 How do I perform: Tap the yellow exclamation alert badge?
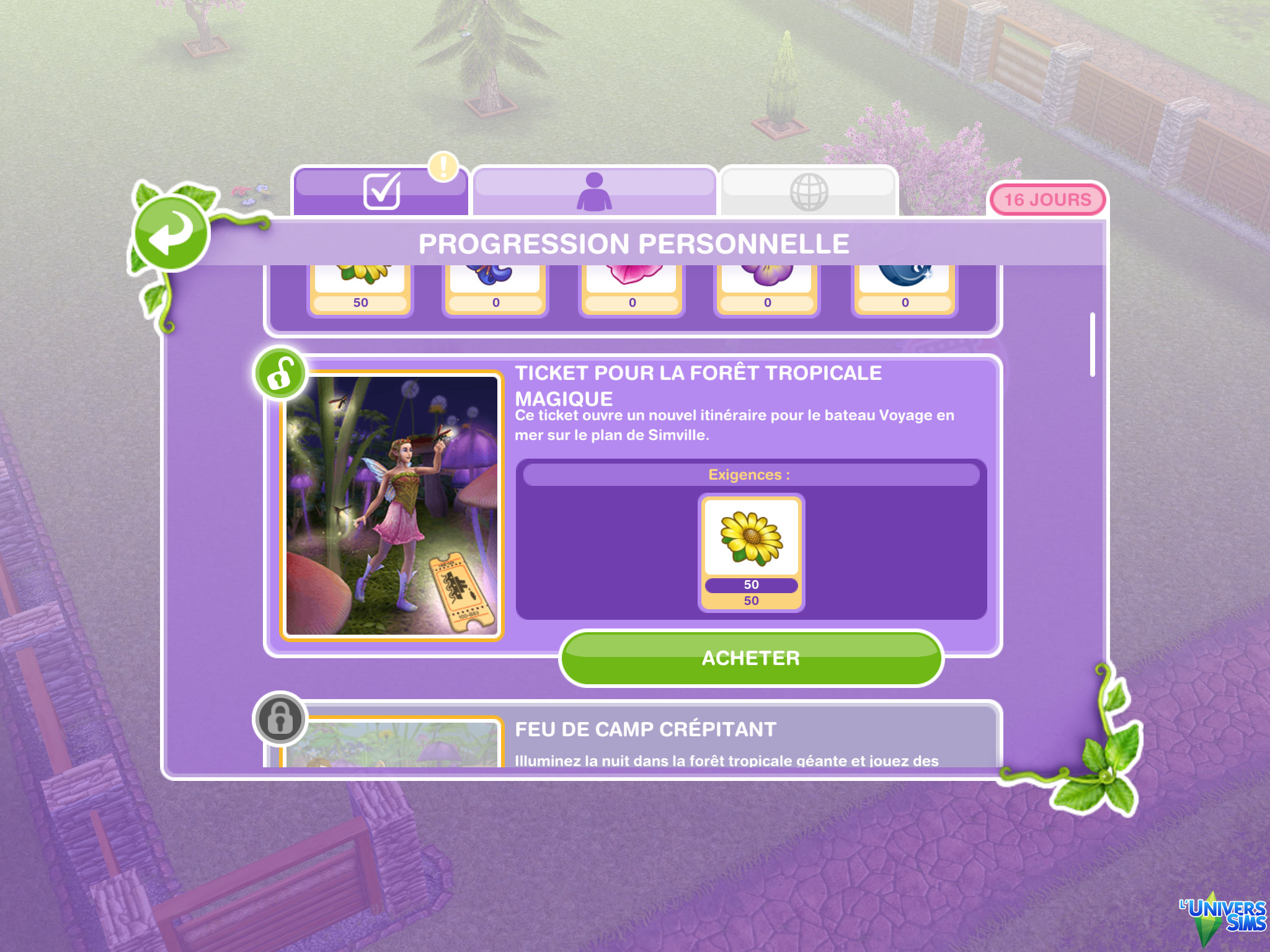[x=443, y=167]
